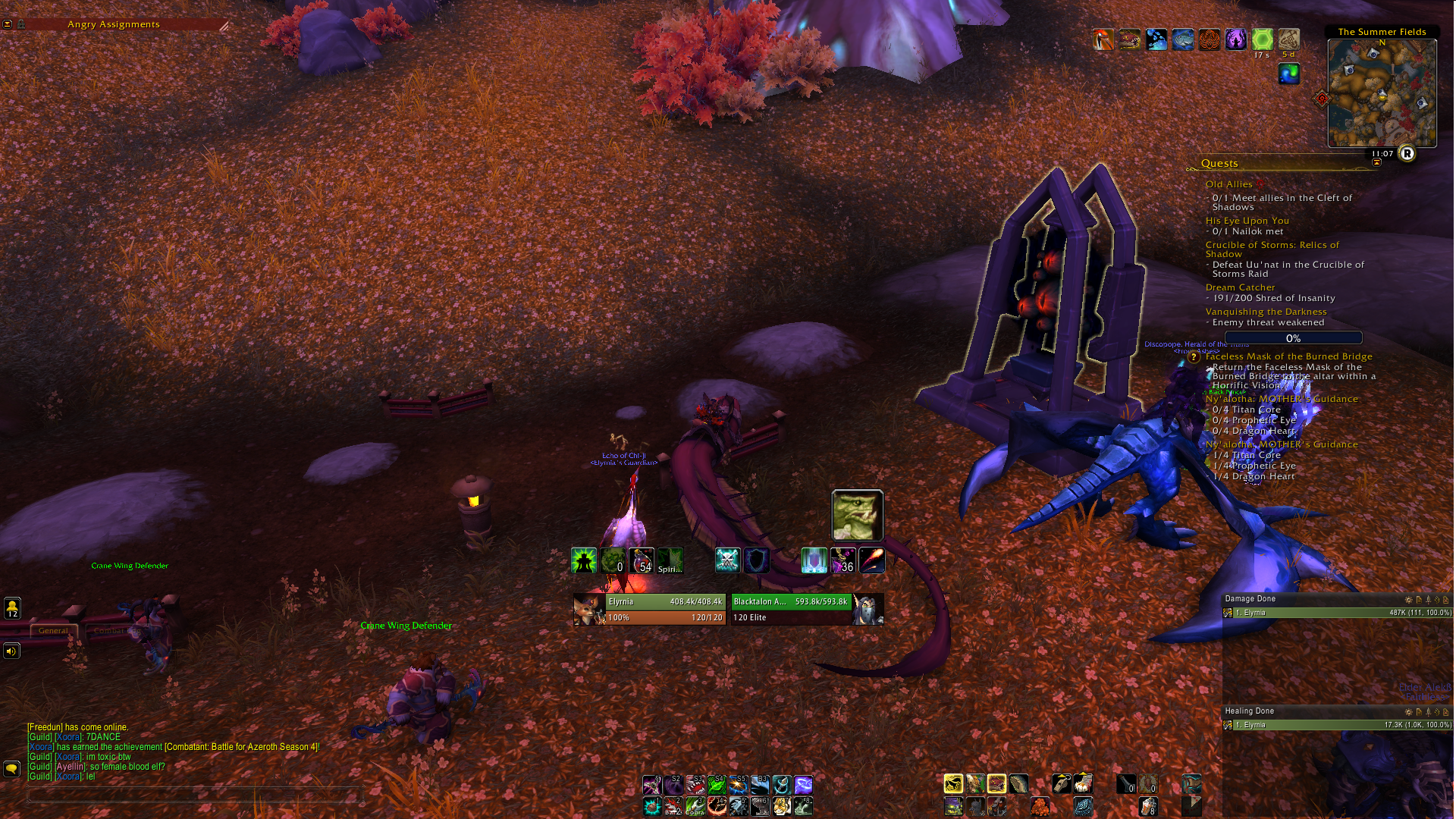Open the chat speech bubble button
Image resolution: width=1456 pixels, height=819 pixels.
11,769
